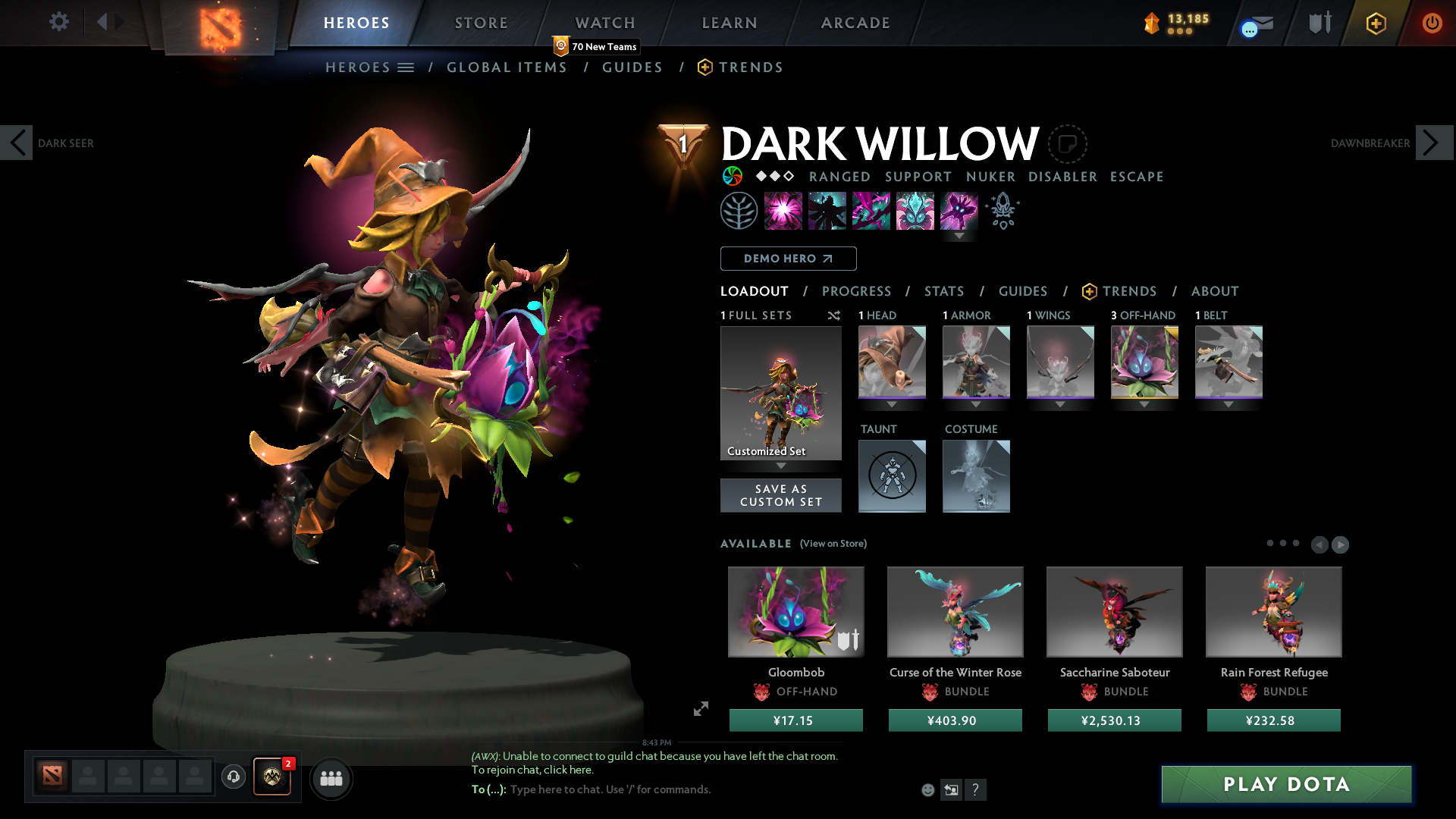Switch to the Watch tab
1456x819 pixels.
(605, 23)
